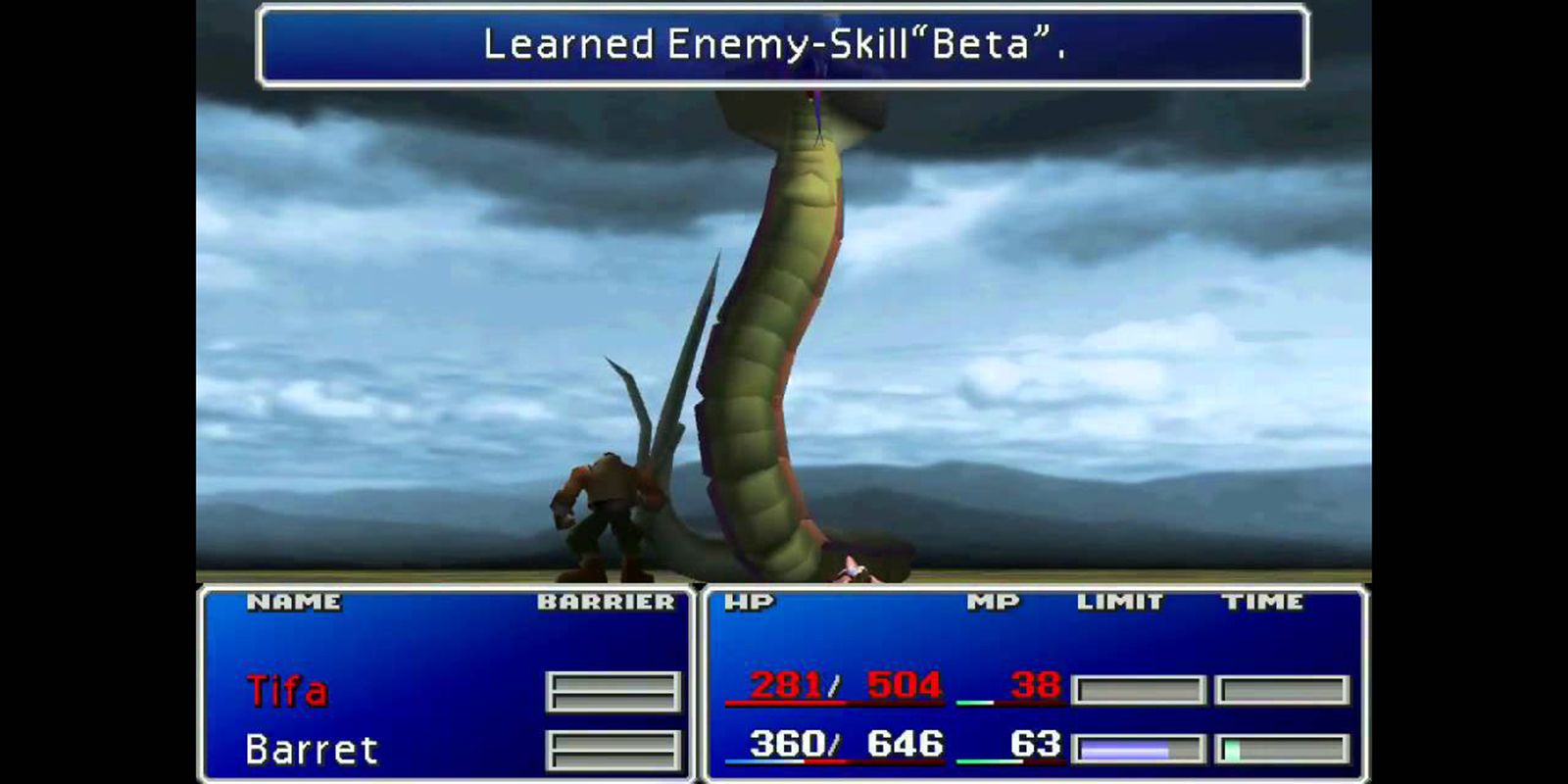Screen dimensions: 1568x784
Task: Click the HP column header
Action: 751,602
